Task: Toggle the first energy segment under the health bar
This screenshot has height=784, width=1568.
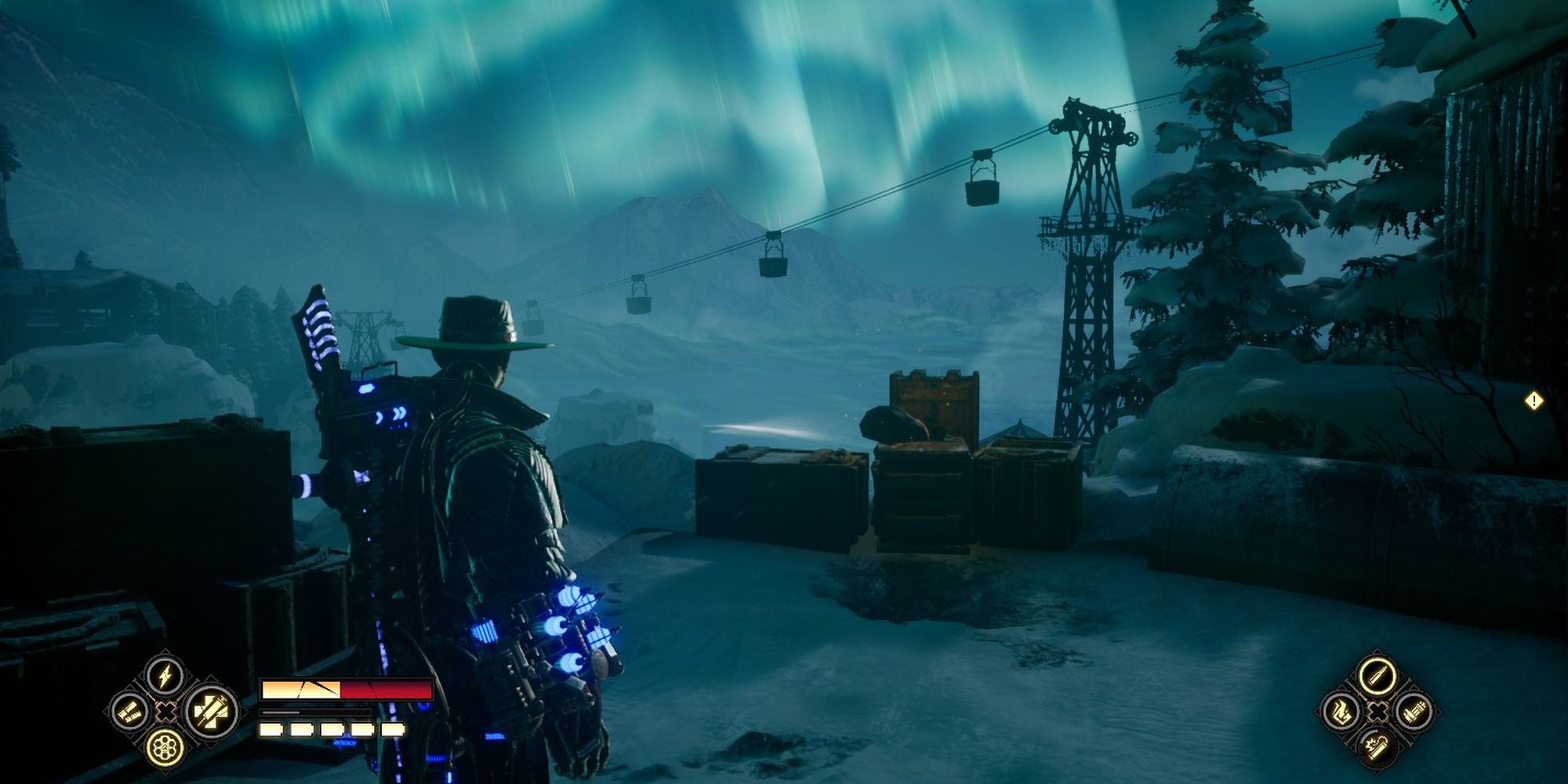Action: pos(270,731)
